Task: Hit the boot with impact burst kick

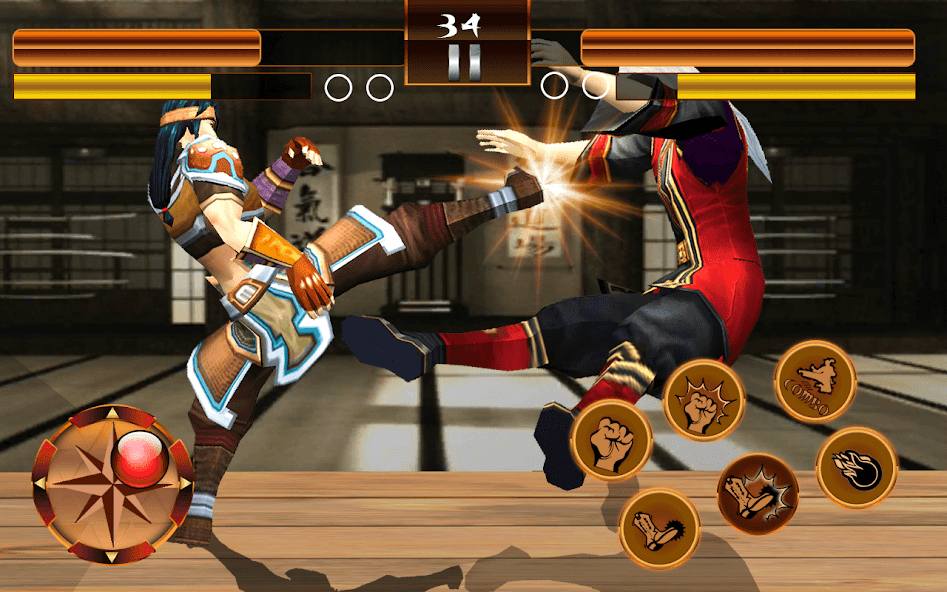Action: click(x=757, y=494)
